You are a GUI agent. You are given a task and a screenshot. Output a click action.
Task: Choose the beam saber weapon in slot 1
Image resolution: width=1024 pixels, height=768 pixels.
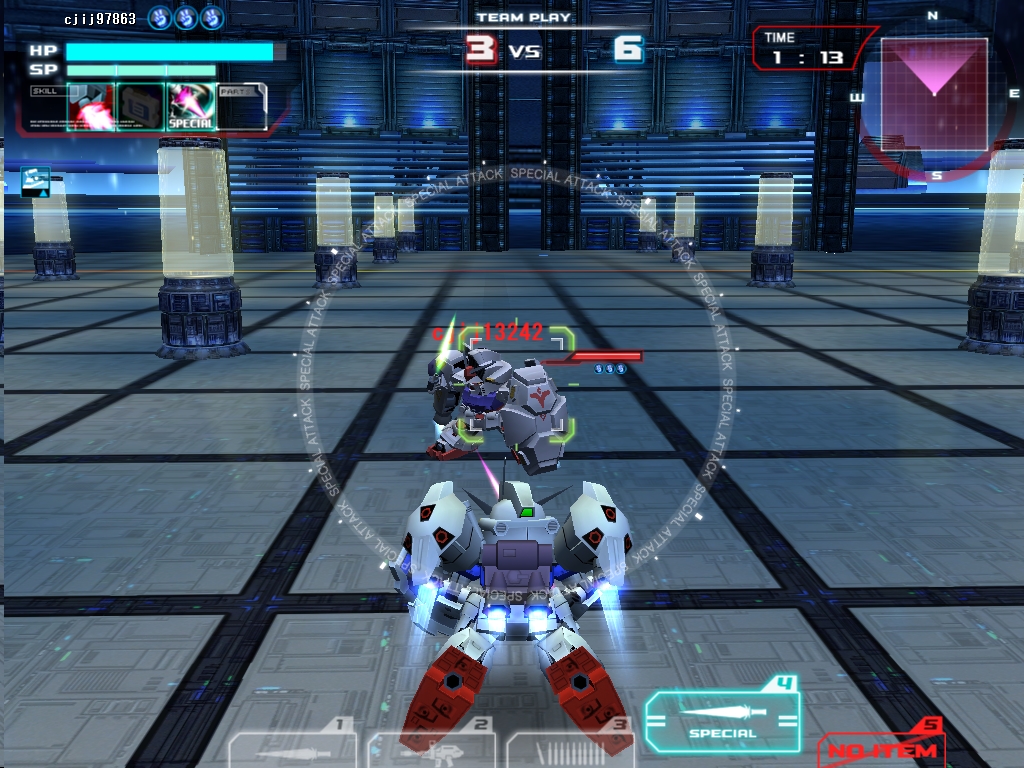click(x=292, y=748)
